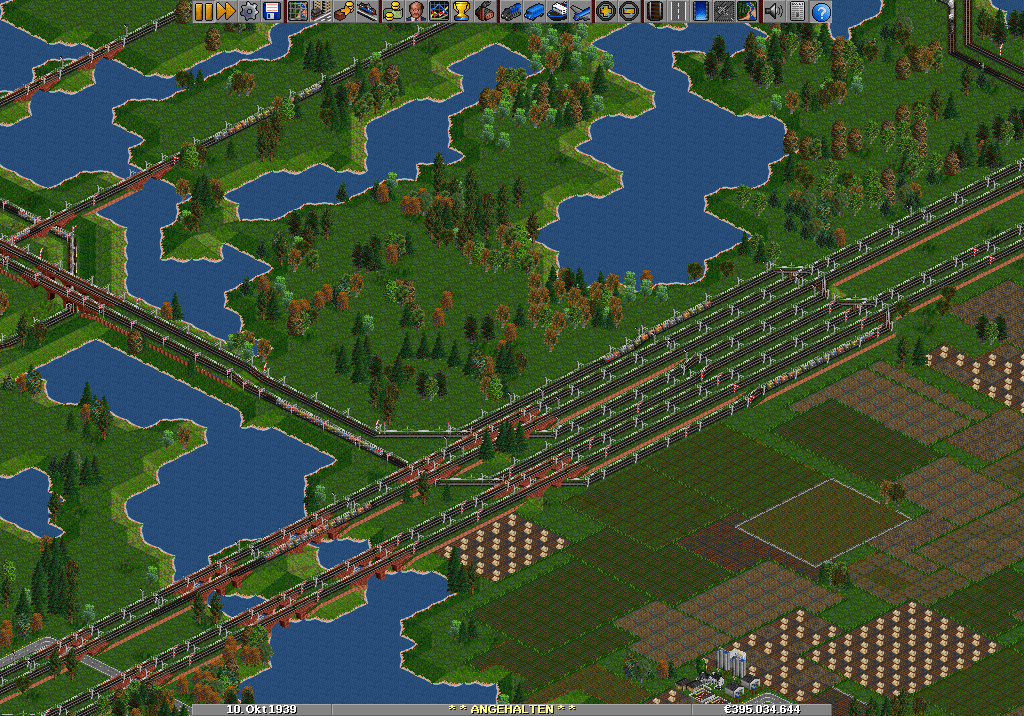The width and height of the screenshot is (1024, 716).
Task: Toggle fast forward mode
Action: click(225, 11)
